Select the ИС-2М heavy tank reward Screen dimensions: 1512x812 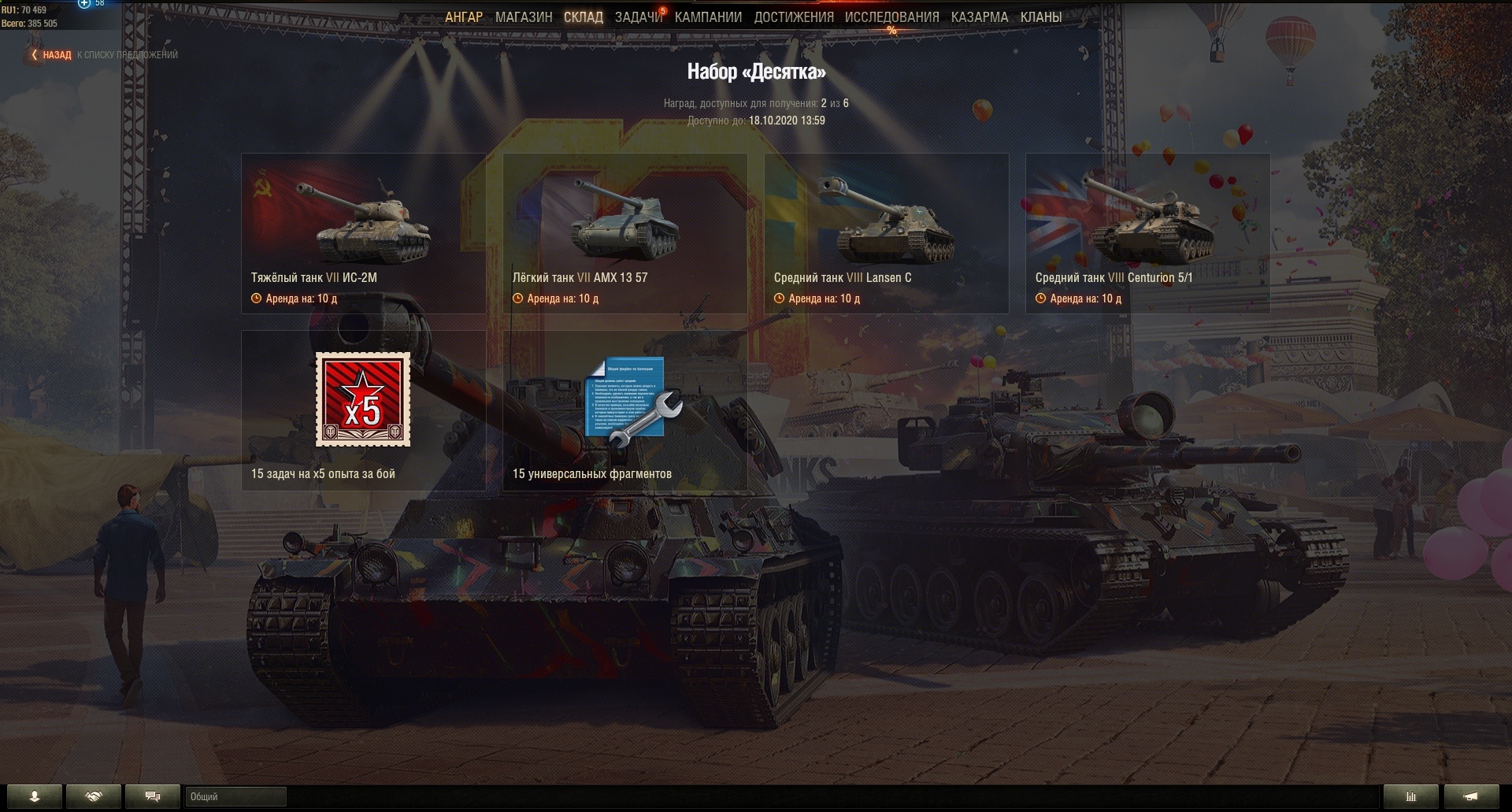(x=363, y=233)
